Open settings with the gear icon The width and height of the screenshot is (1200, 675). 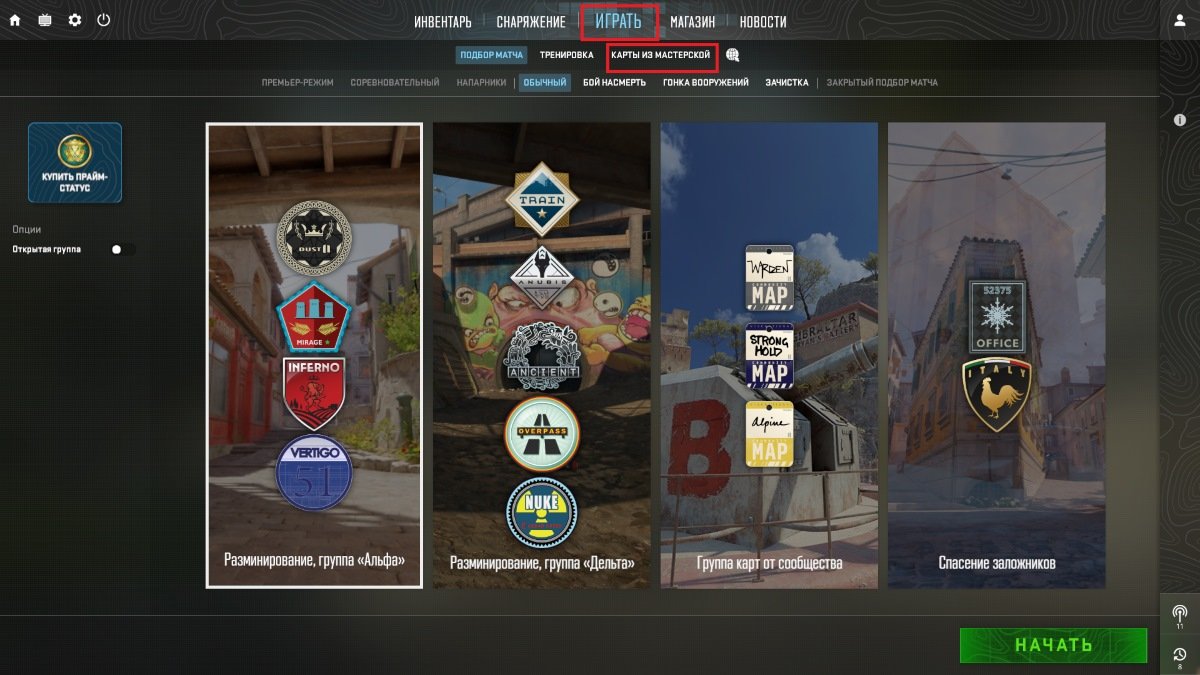(75, 20)
